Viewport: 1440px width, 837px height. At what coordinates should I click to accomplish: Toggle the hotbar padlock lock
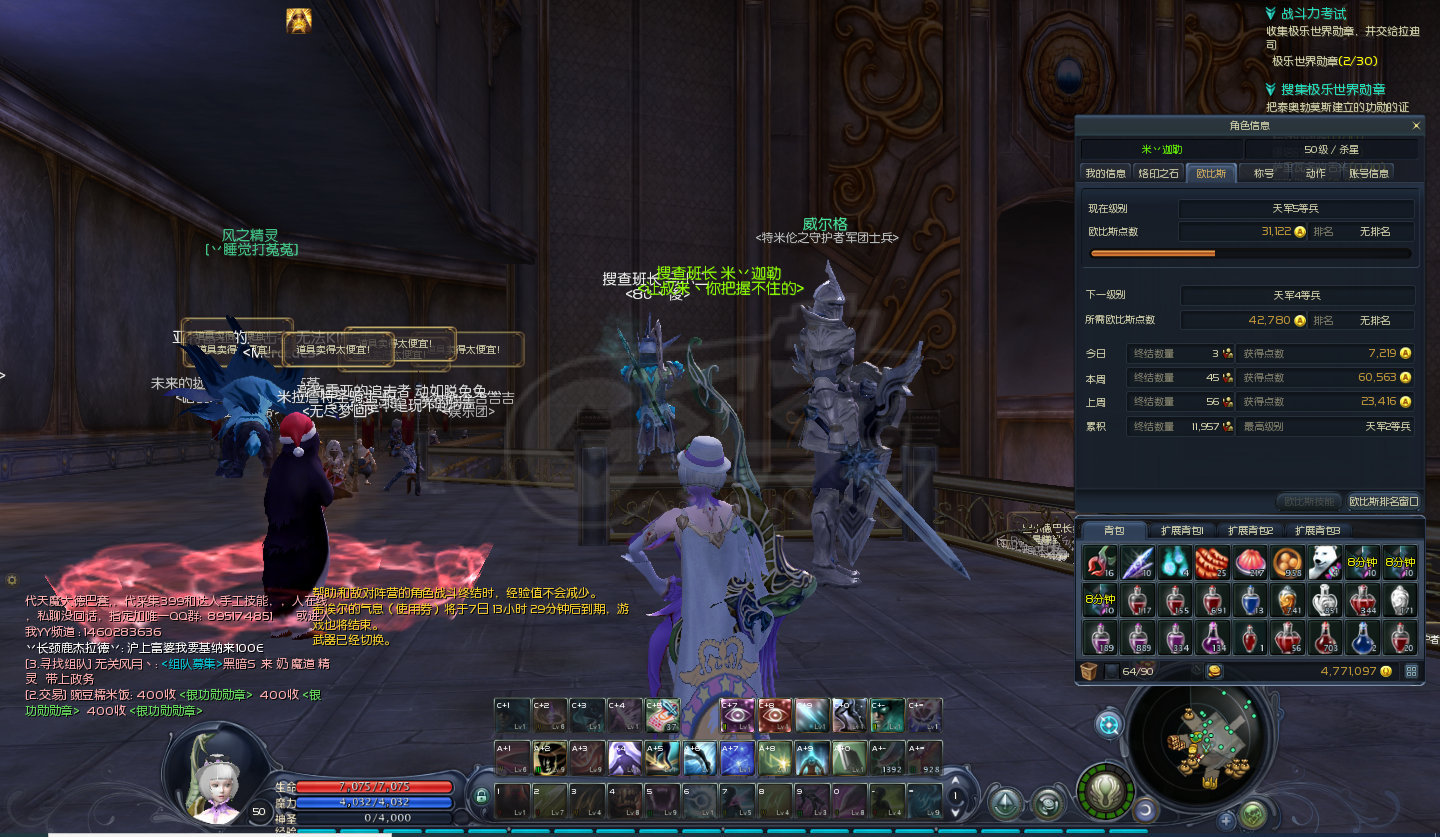point(482,797)
